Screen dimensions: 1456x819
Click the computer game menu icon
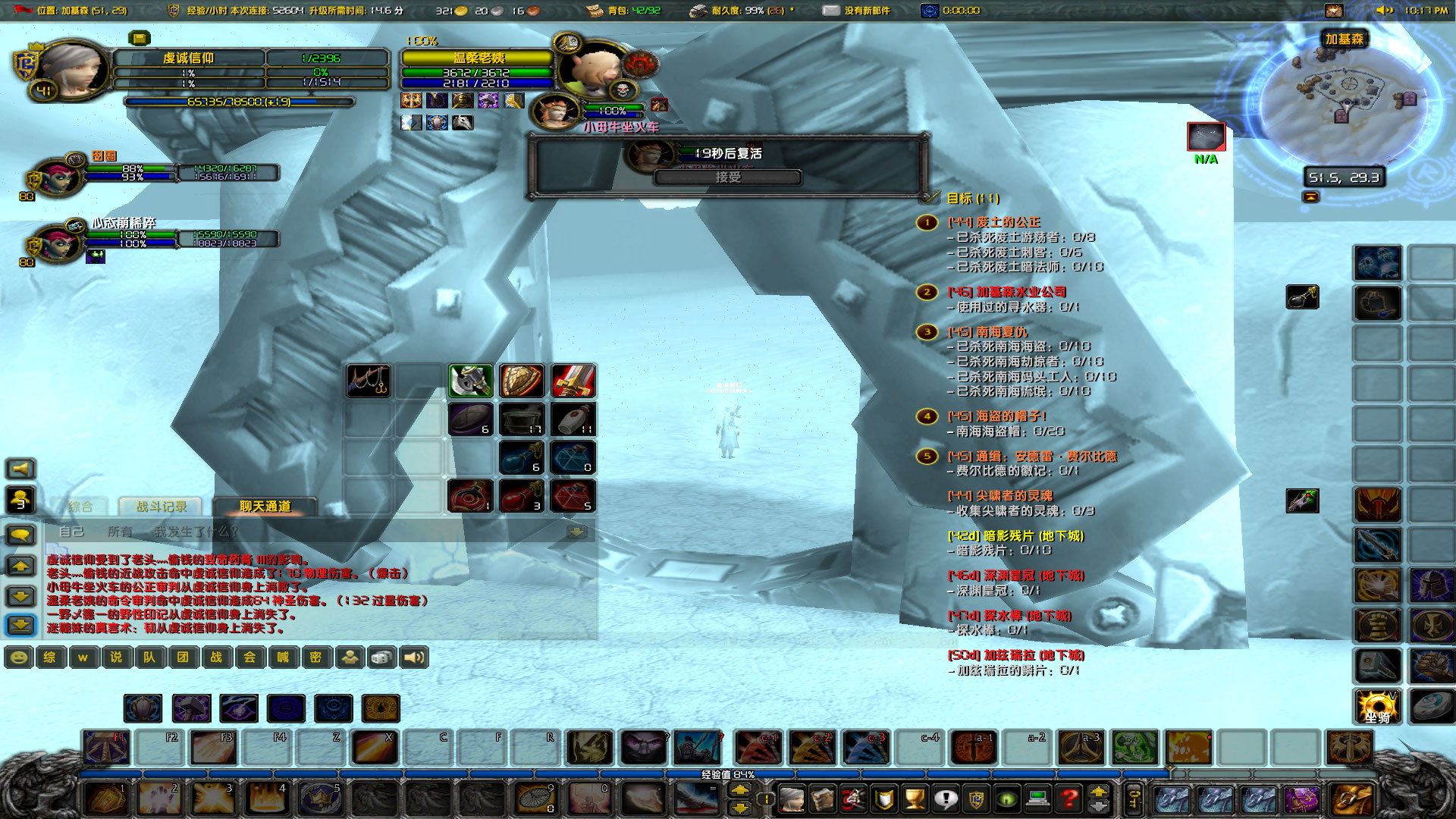[1037, 797]
